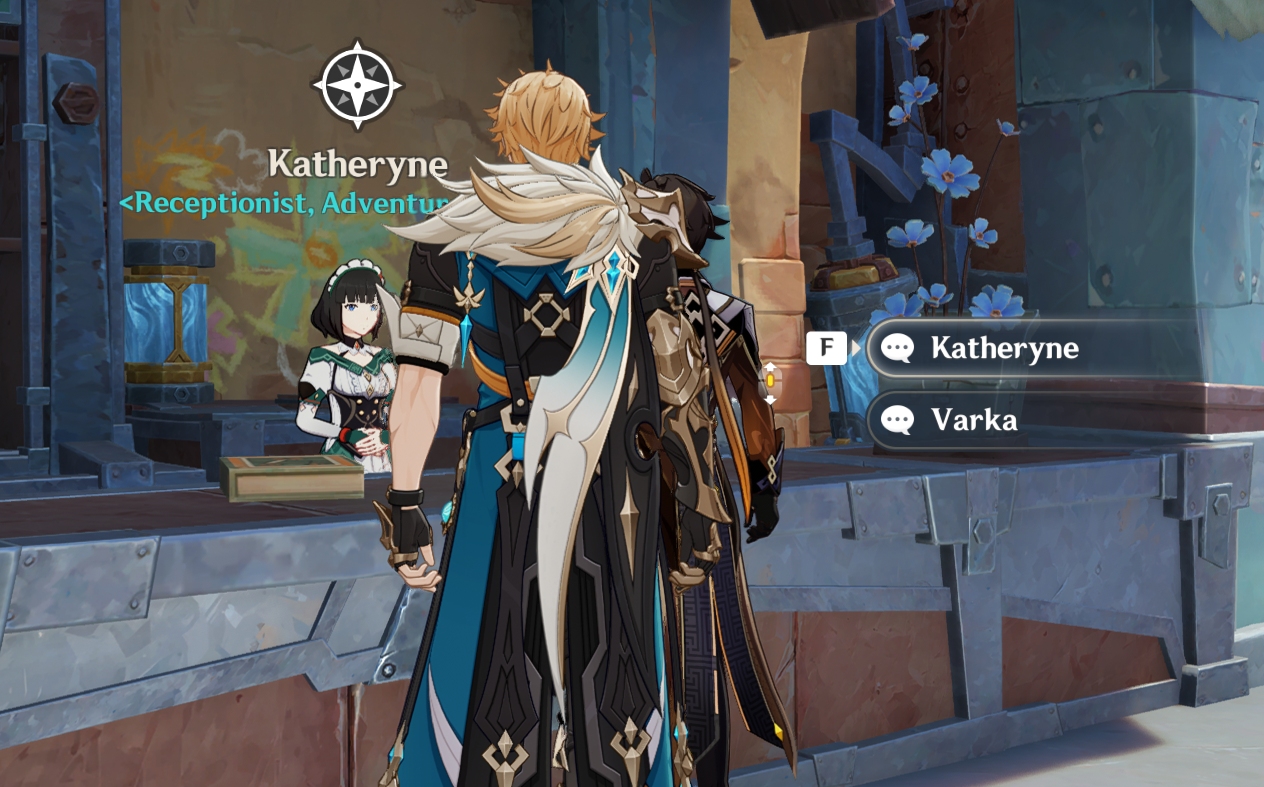Screen dimensions: 1264x787
Task: Choose the Varka talk option
Action: (973, 420)
